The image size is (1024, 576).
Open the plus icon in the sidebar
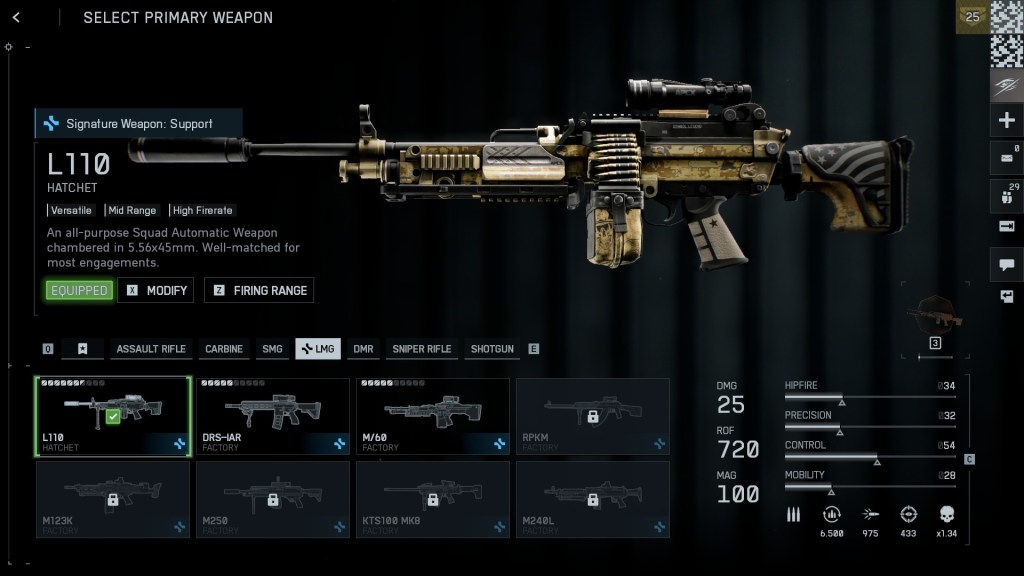1006,121
